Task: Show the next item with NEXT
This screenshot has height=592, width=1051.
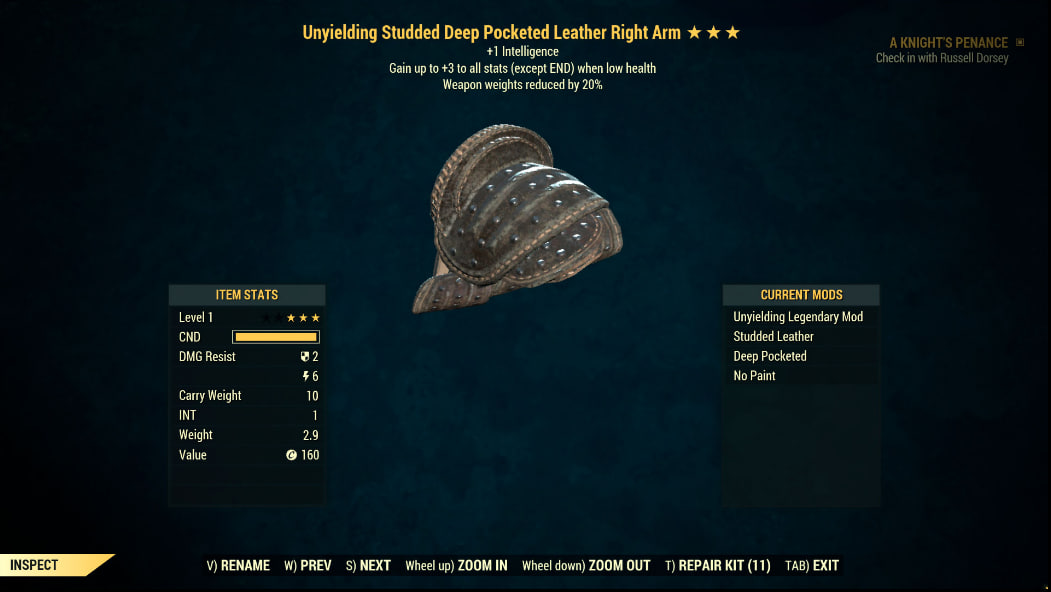Action: coord(368,565)
